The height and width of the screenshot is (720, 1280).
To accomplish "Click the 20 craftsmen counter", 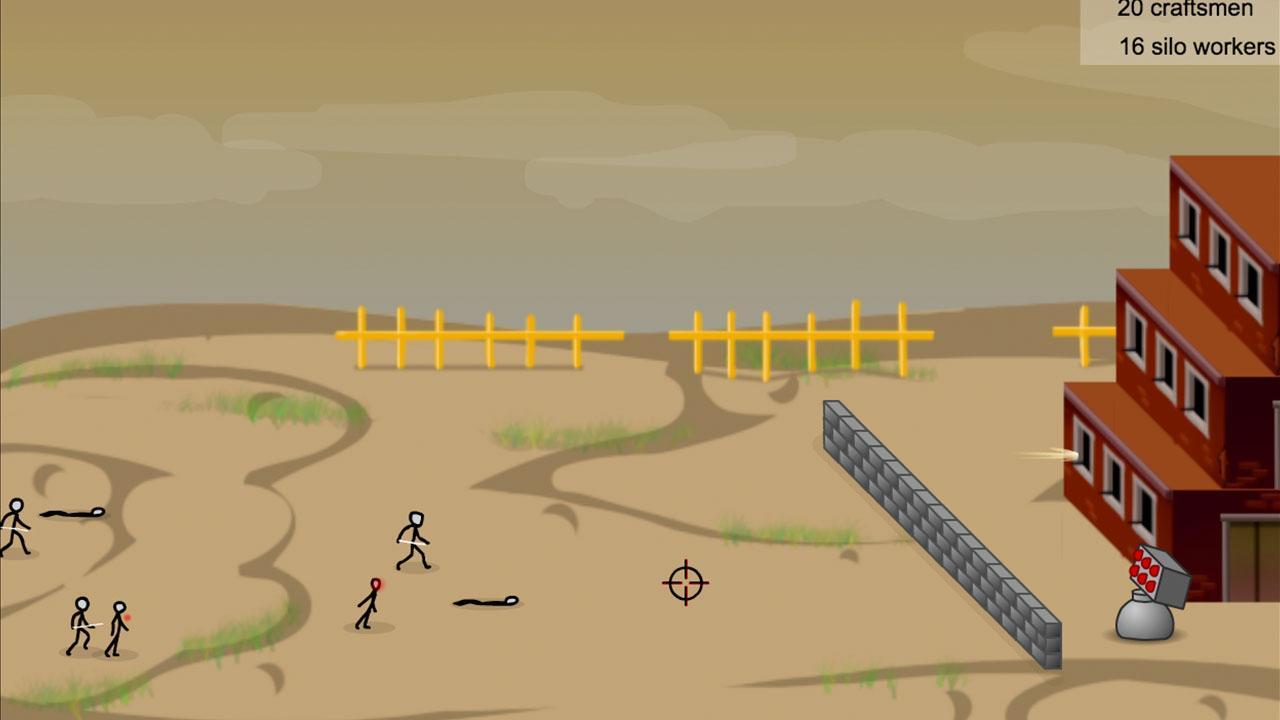I will [x=1185, y=10].
